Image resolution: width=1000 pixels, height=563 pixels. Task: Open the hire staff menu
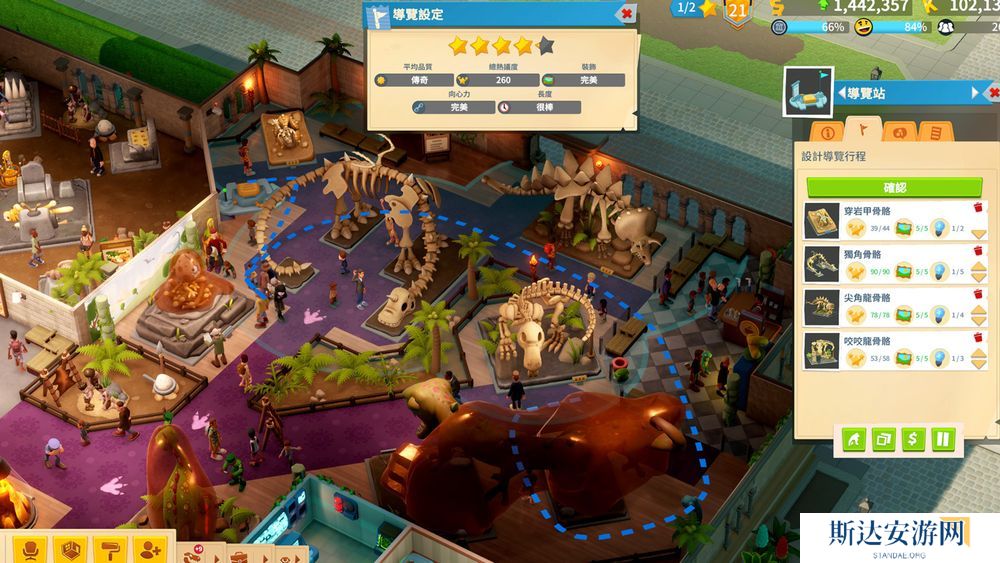tap(150, 549)
